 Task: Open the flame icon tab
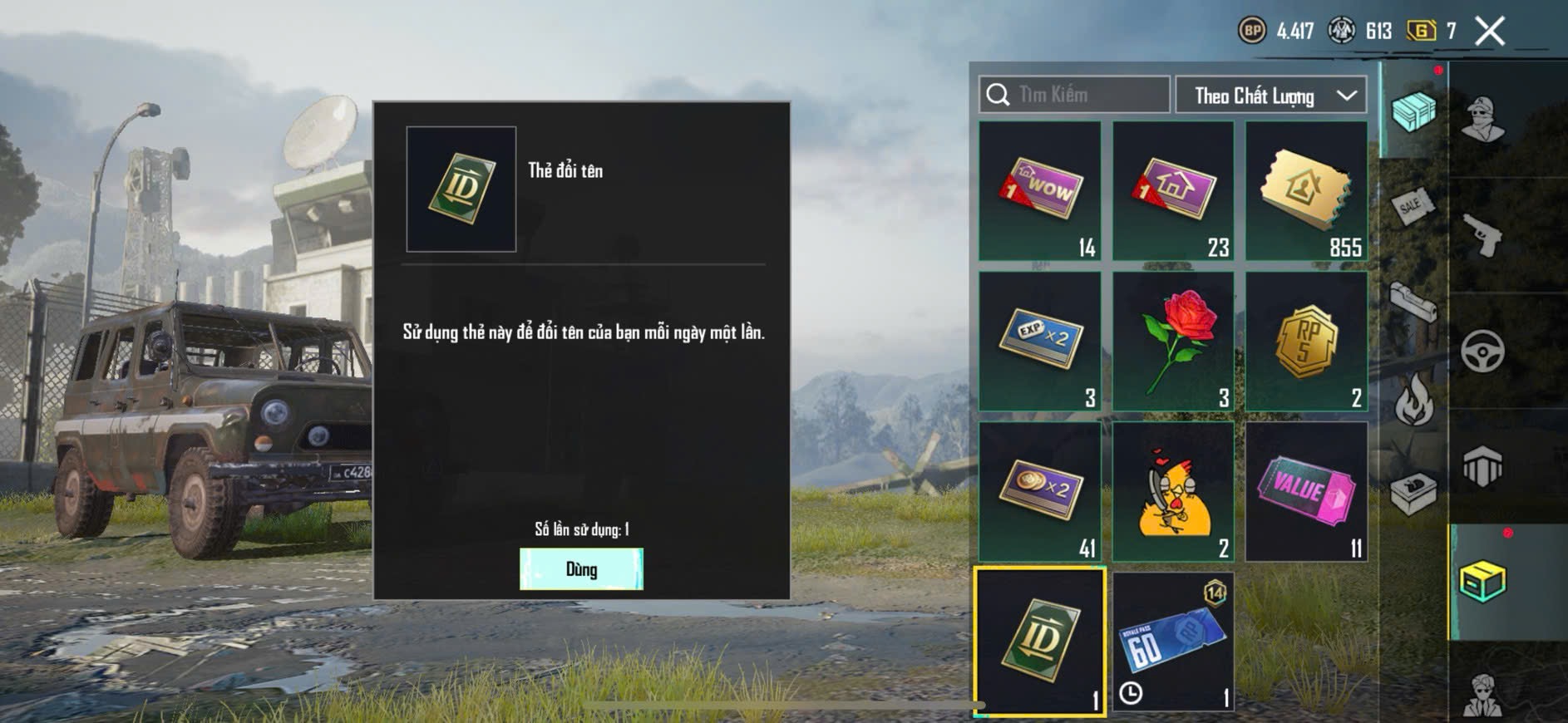[1413, 400]
